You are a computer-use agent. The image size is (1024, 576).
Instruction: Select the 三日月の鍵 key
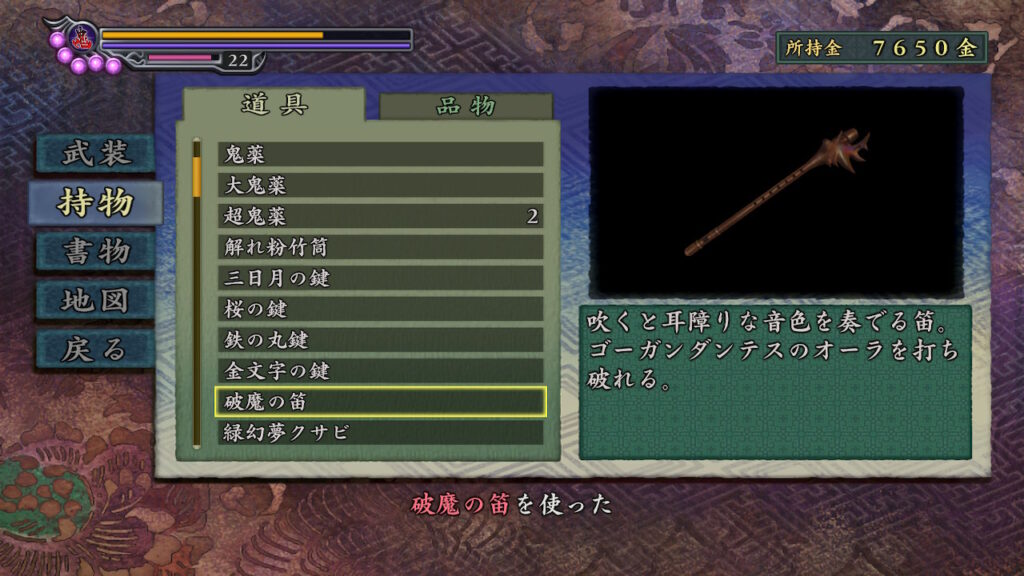click(x=380, y=278)
